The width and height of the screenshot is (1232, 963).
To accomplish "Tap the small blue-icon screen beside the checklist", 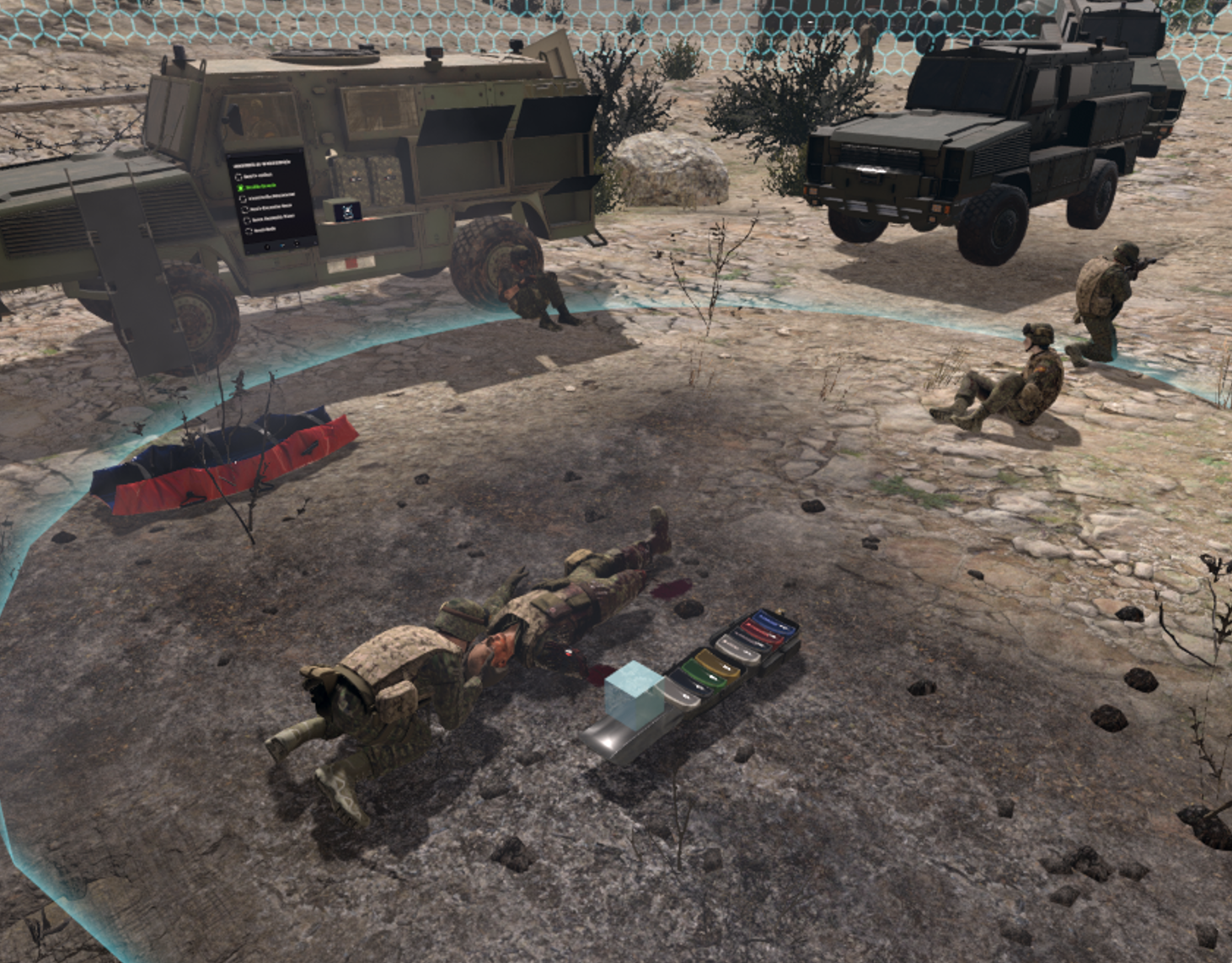I will [x=346, y=211].
